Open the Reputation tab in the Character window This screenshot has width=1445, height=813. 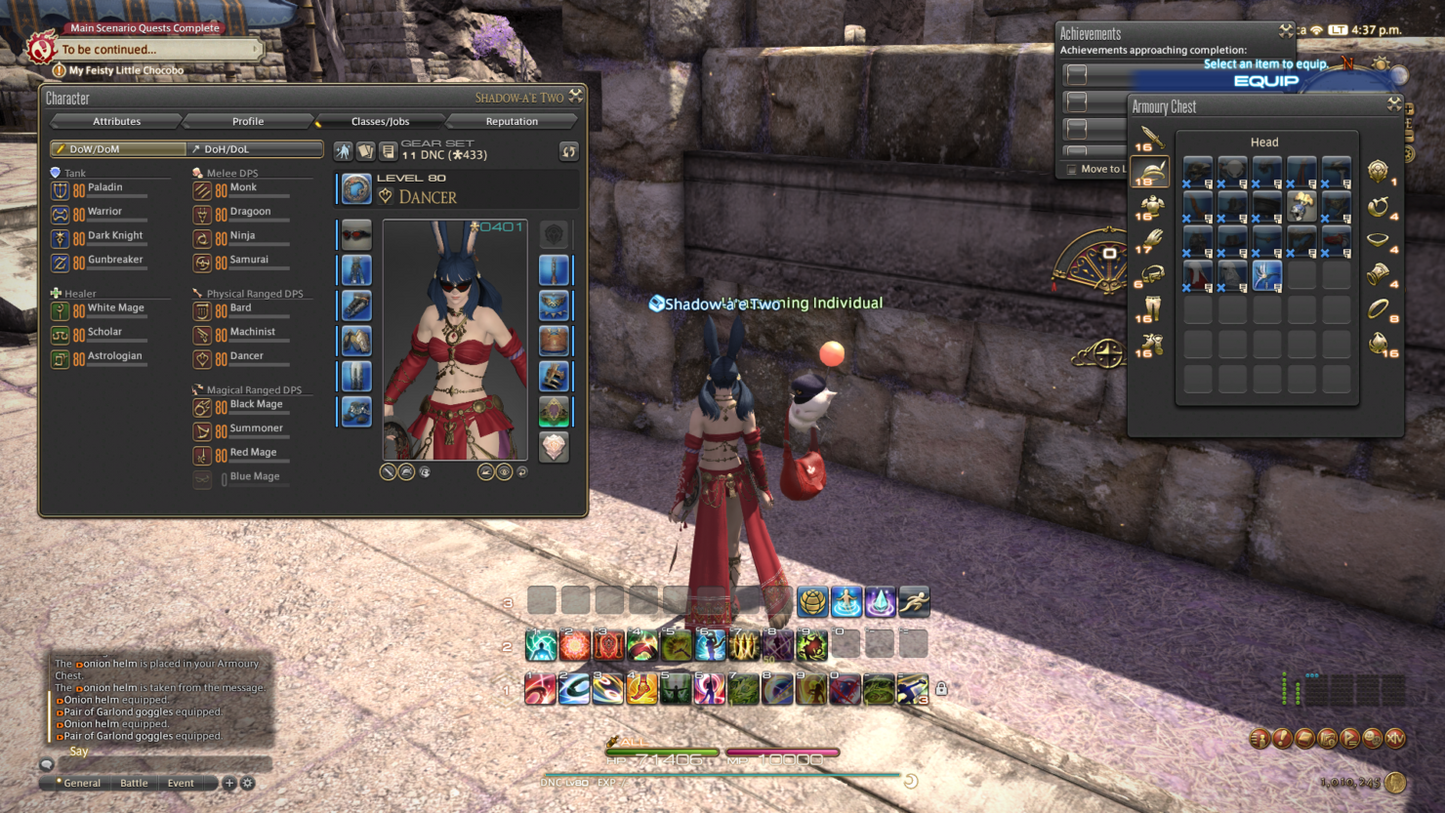(x=511, y=121)
